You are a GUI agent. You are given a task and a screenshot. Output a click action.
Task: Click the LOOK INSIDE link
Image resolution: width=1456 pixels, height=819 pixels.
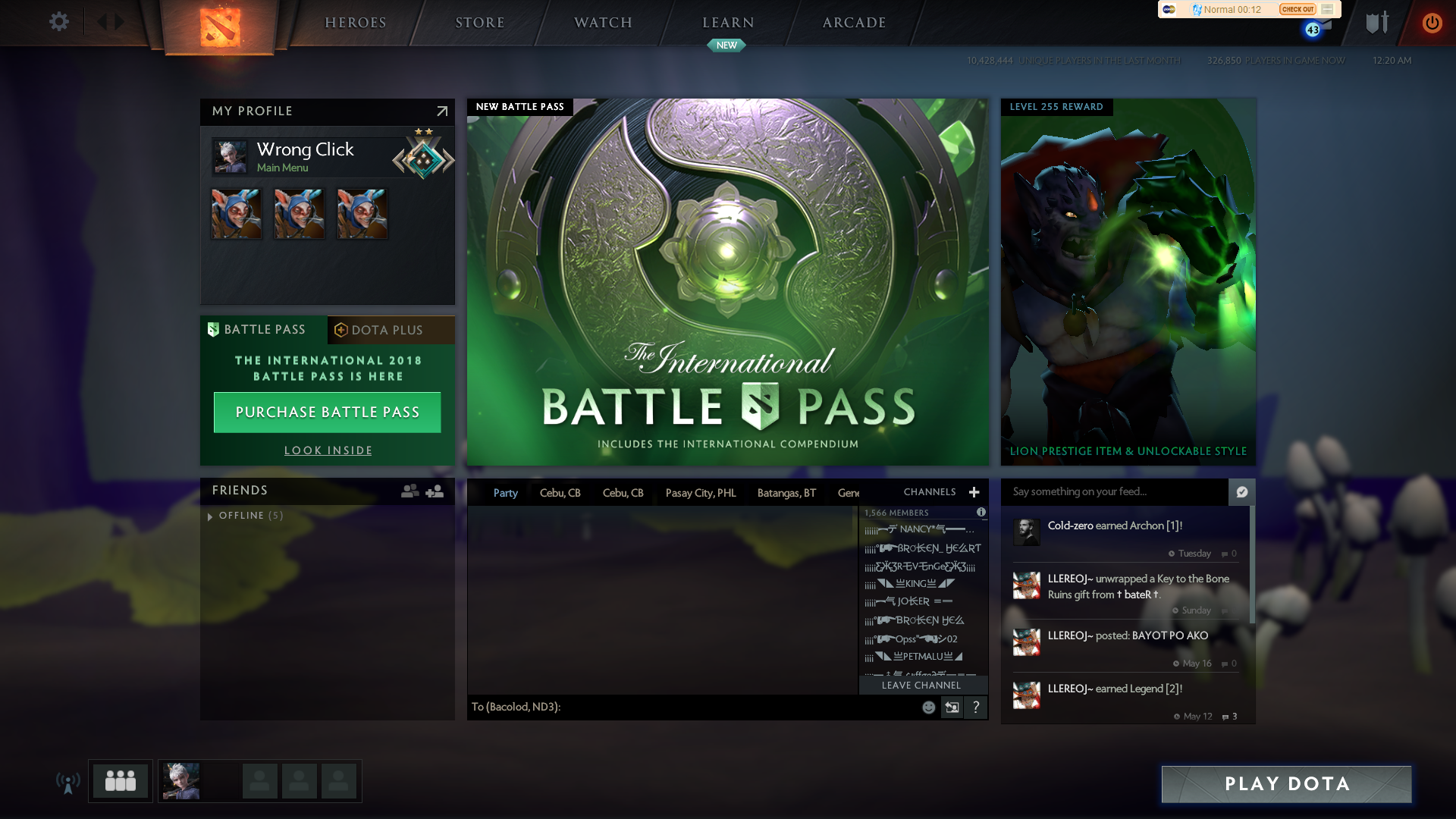pyautogui.click(x=327, y=450)
